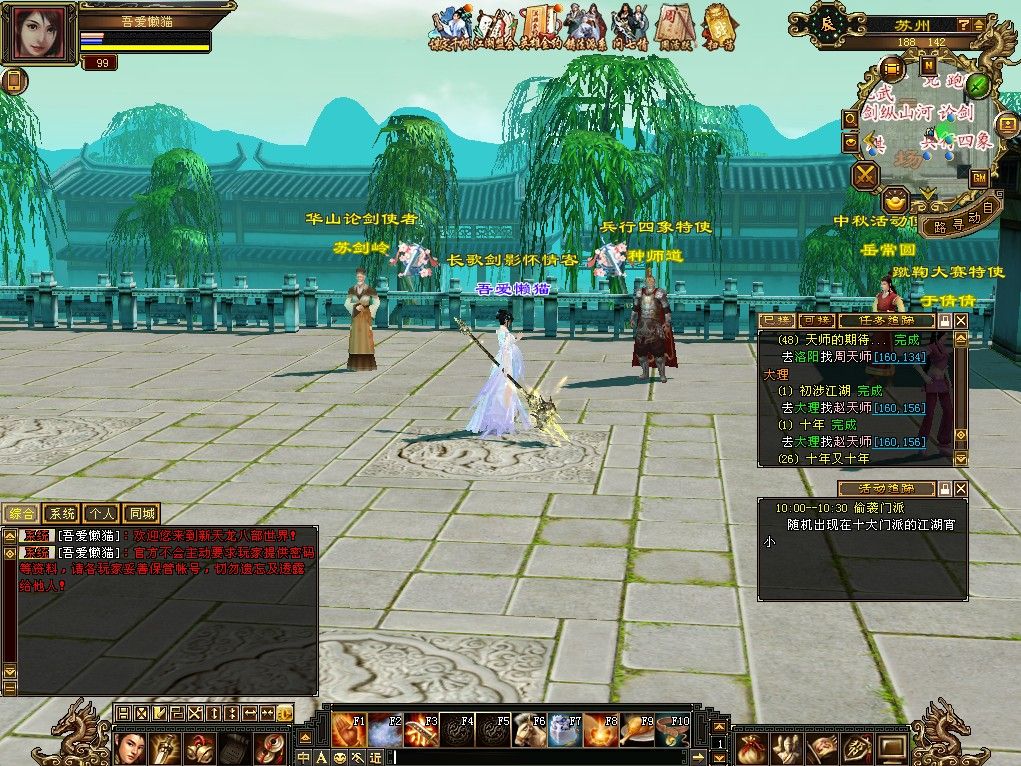Viewport: 1021px width, 766px height.
Task: Open the crossed swords button by the minimap
Action: click(864, 176)
